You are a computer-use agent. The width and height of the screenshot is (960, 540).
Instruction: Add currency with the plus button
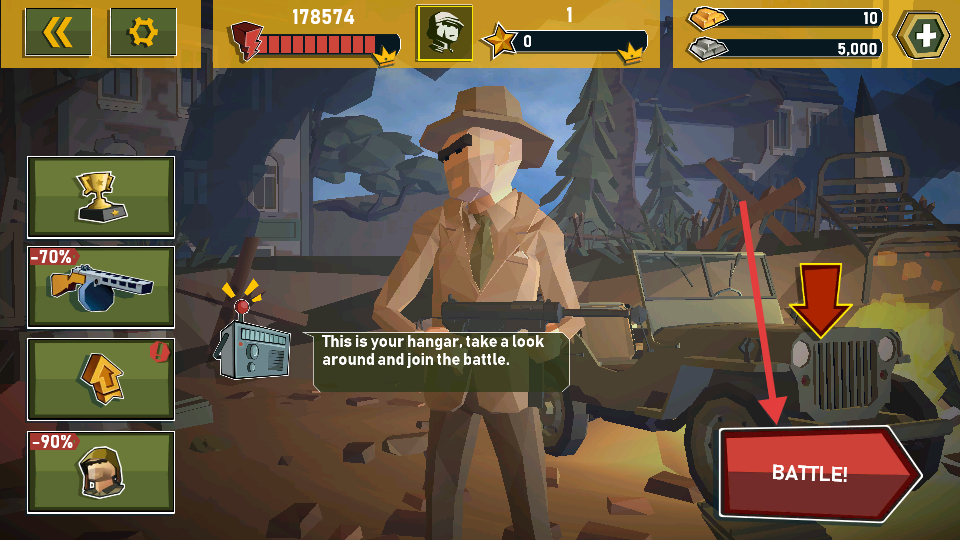click(x=924, y=34)
